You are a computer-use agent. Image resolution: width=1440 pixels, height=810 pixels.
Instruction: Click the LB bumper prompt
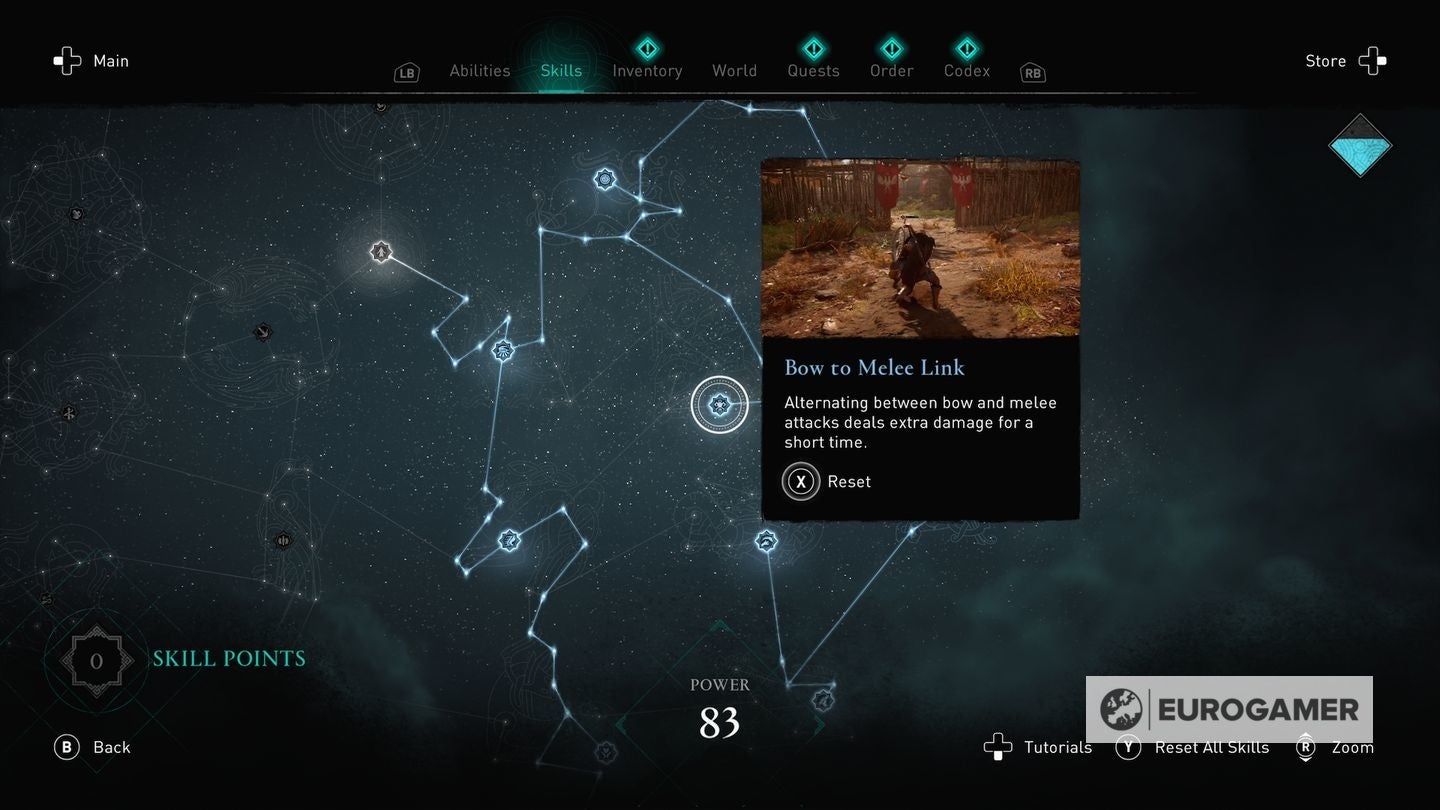[x=406, y=72]
